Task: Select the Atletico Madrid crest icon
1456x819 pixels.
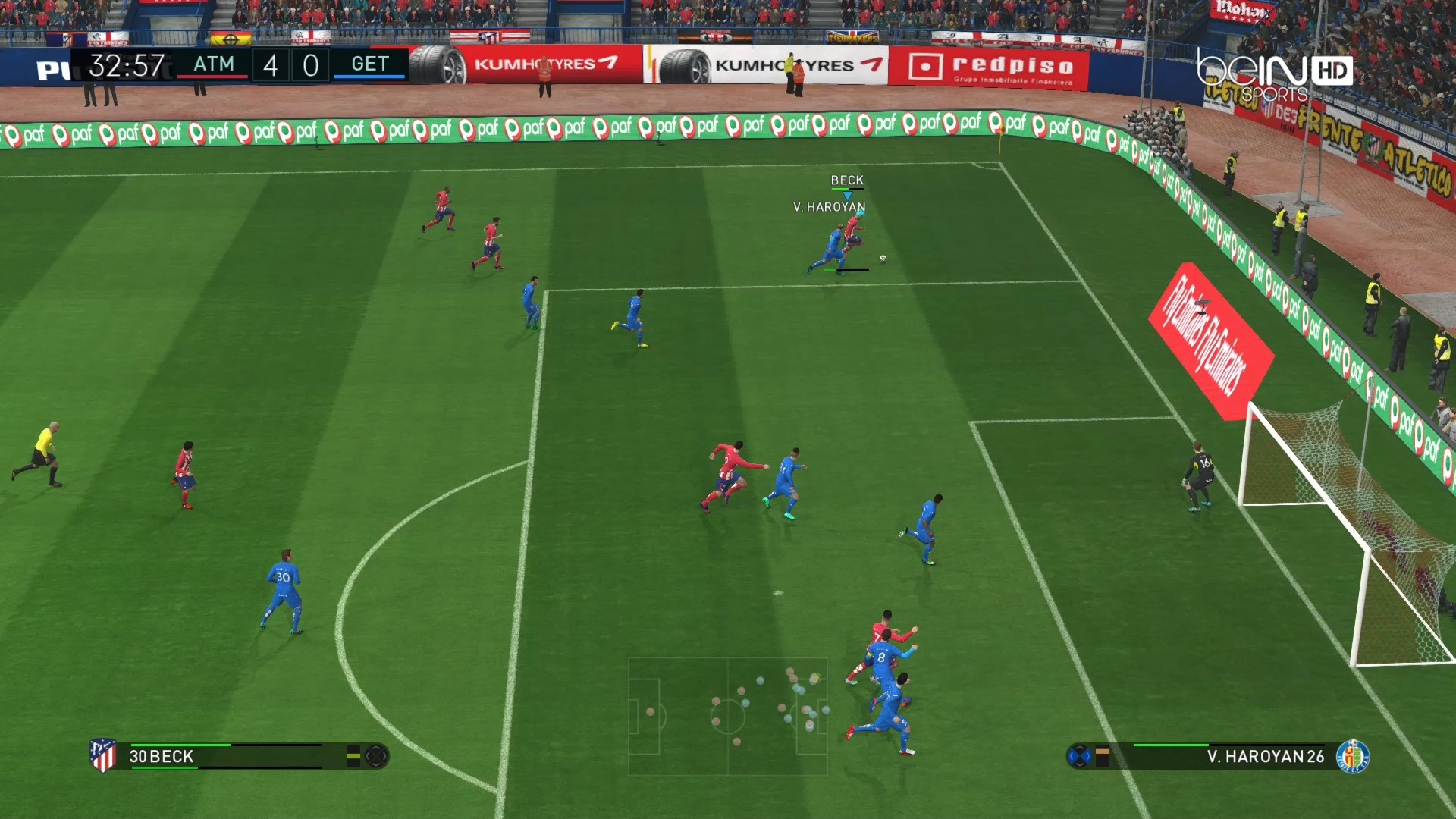Action: 103,755
